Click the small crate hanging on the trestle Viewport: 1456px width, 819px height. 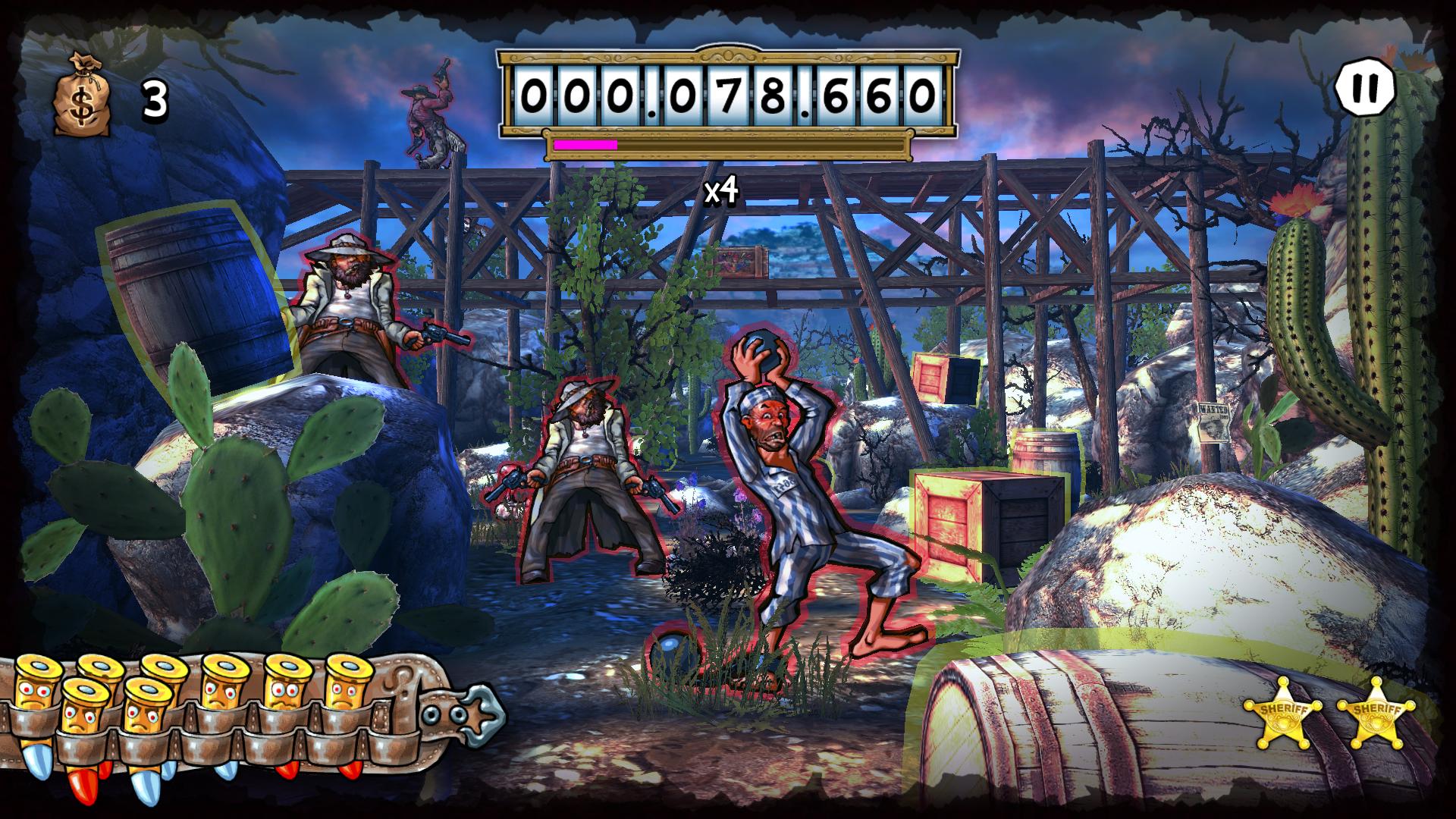pyautogui.click(x=739, y=262)
